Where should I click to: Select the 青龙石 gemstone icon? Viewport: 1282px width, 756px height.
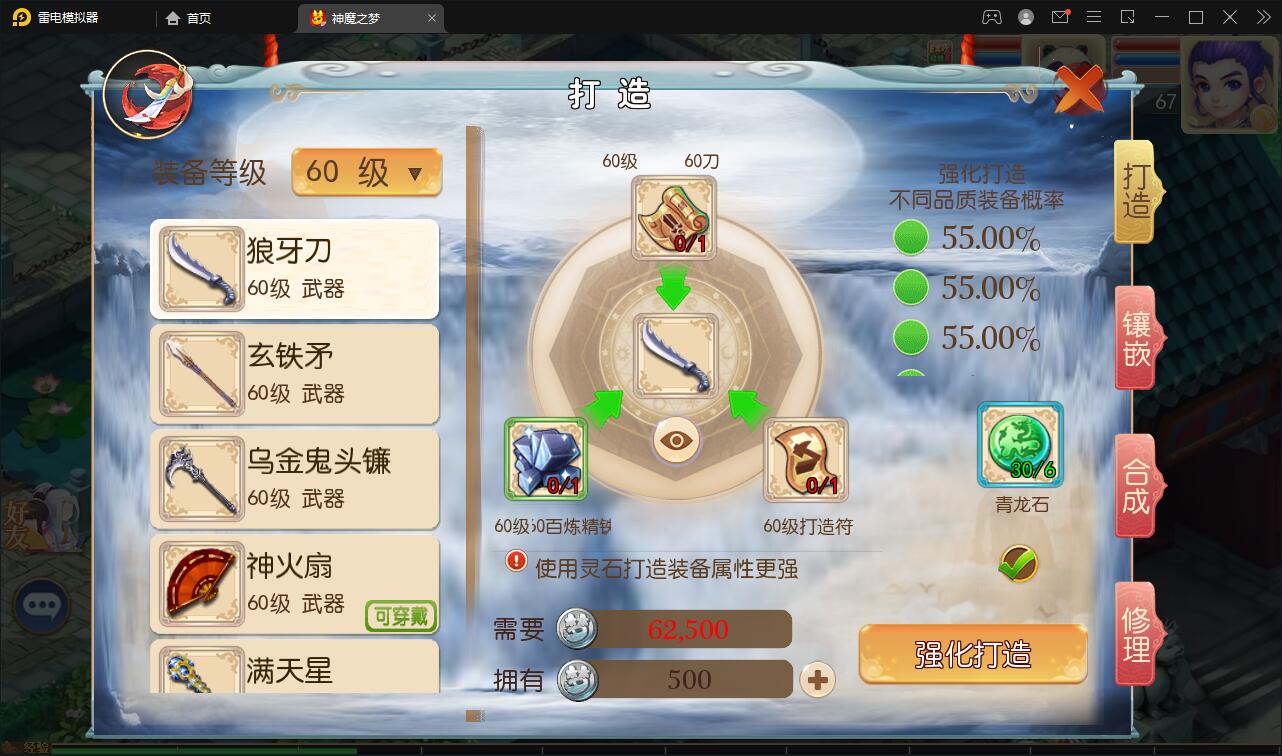click(1019, 443)
